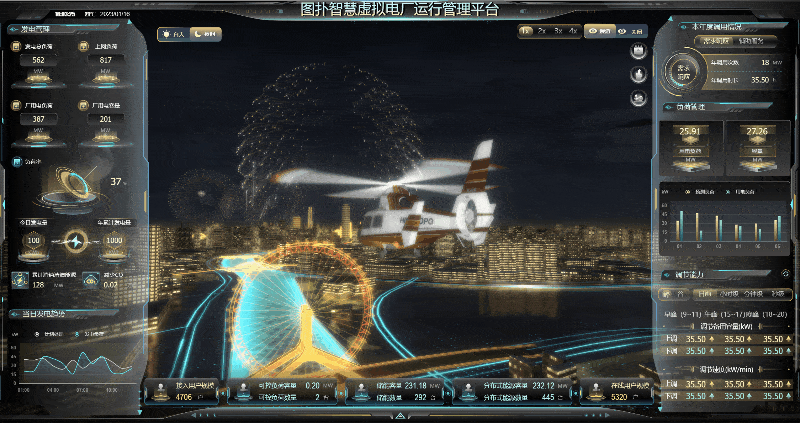Screen dimensions: 800x423
Task: Switch to the 小时级 regulation tab
Action: tap(730, 295)
